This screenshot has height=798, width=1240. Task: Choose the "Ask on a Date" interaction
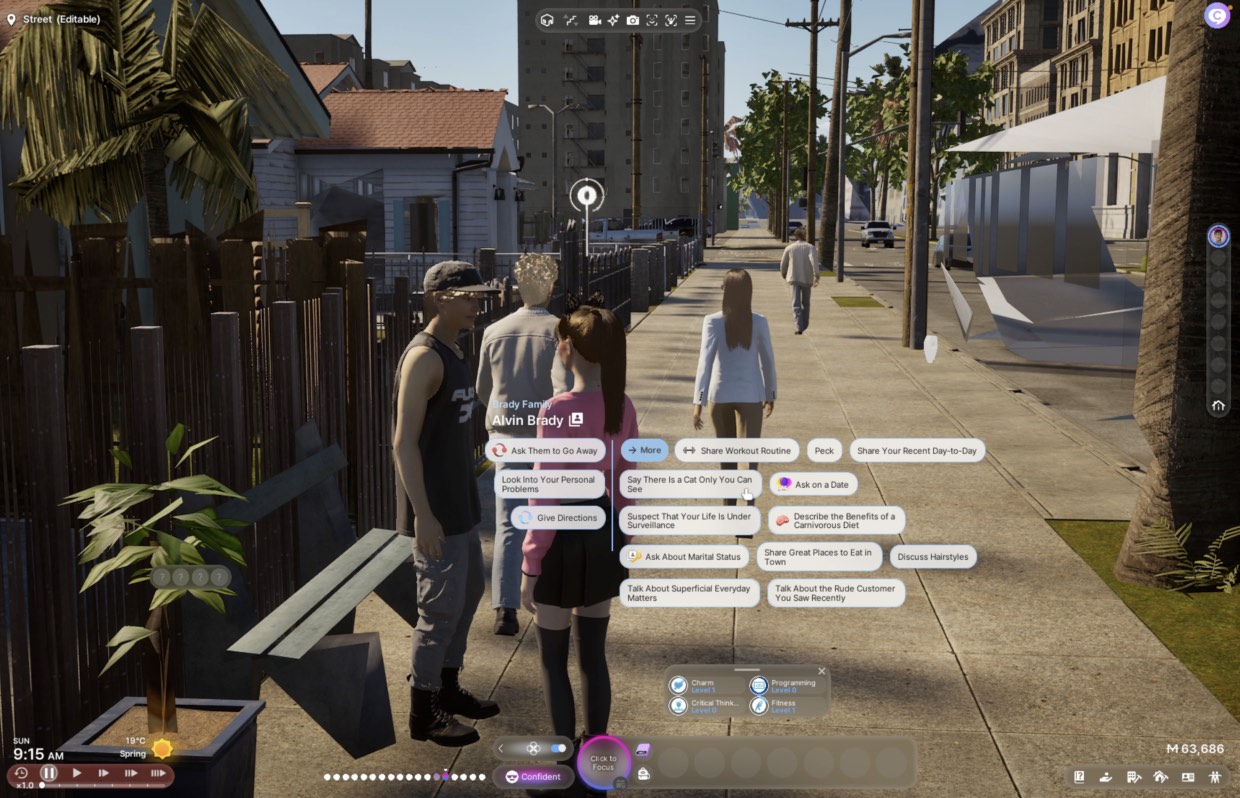point(813,484)
